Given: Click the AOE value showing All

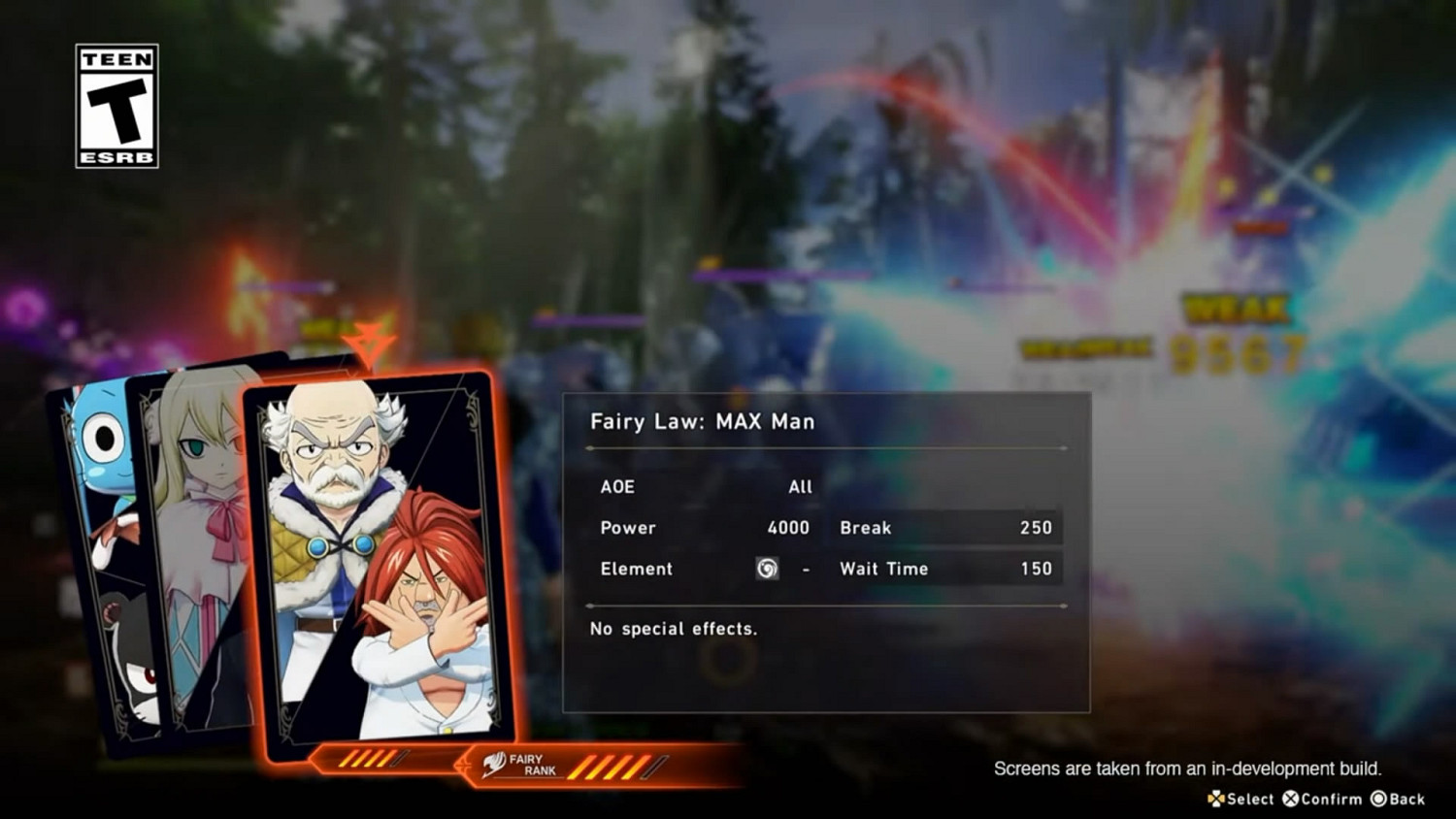Looking at the screenshot, I should (802, 487).
